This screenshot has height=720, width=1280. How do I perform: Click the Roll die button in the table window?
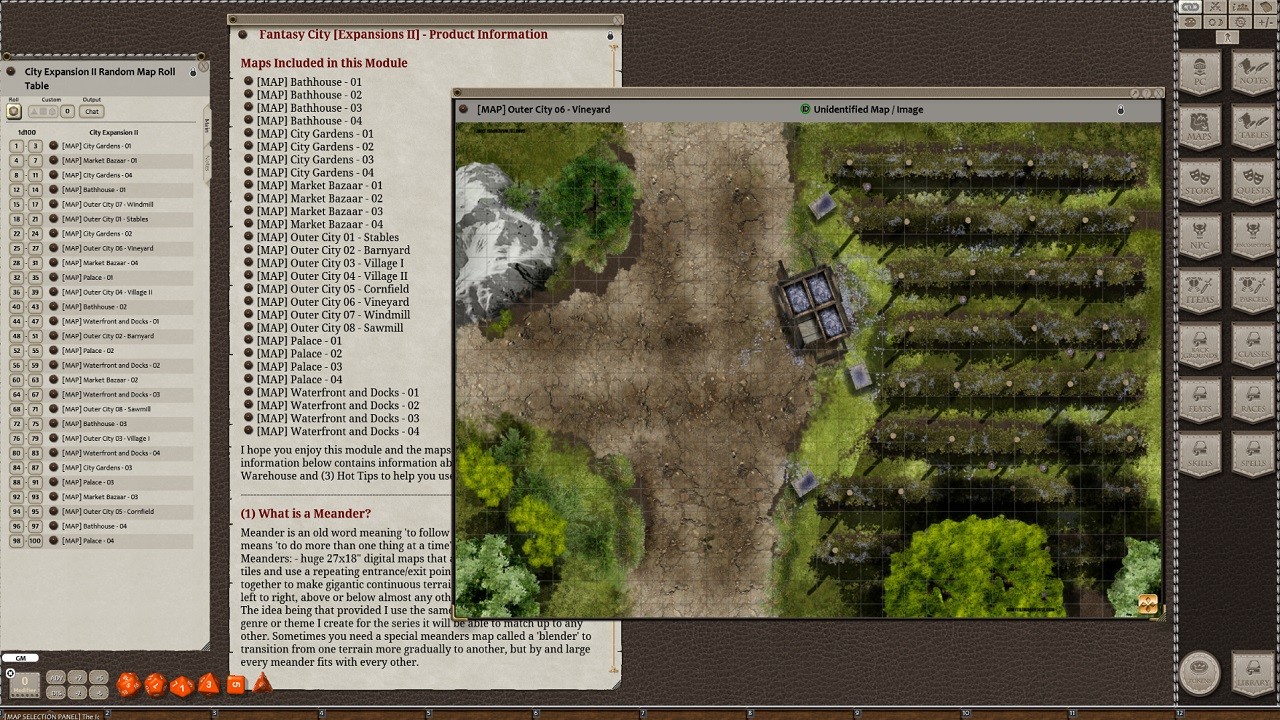13,111
